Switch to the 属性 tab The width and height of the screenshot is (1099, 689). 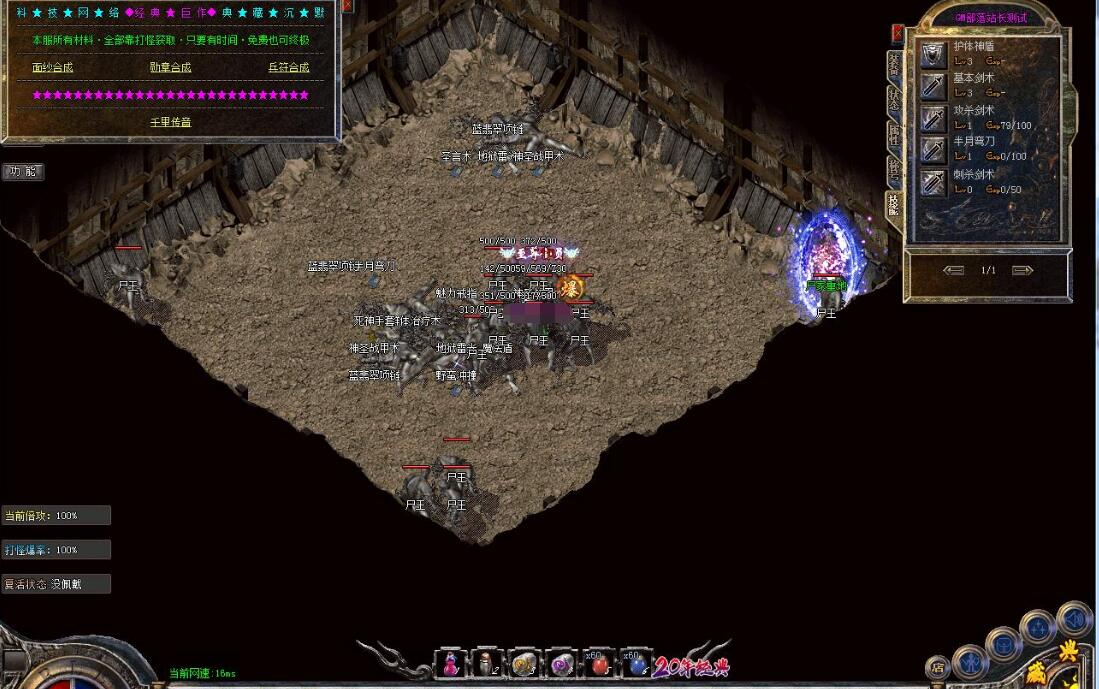point(893,135)
